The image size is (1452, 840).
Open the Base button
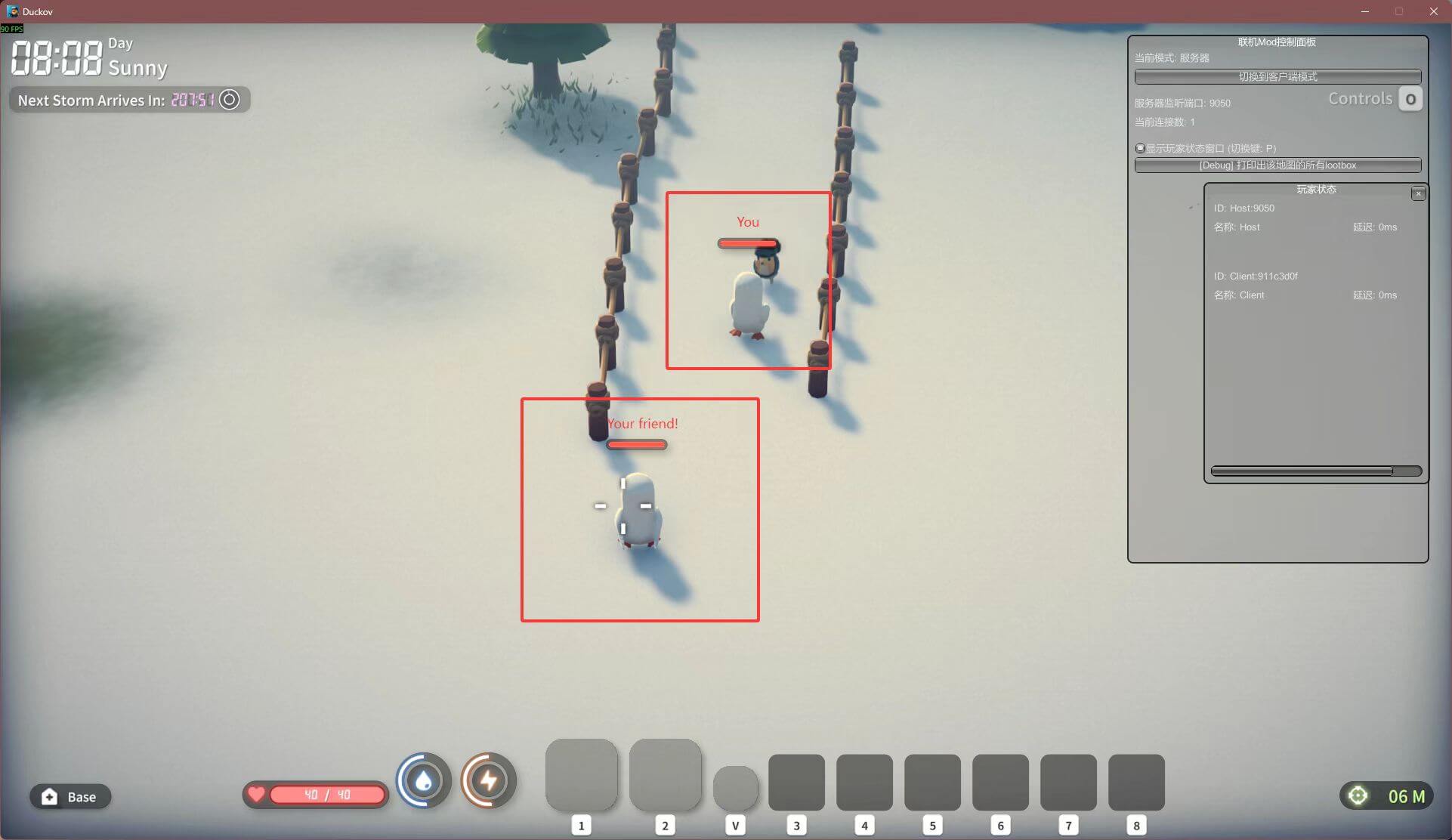coord(70,797)
